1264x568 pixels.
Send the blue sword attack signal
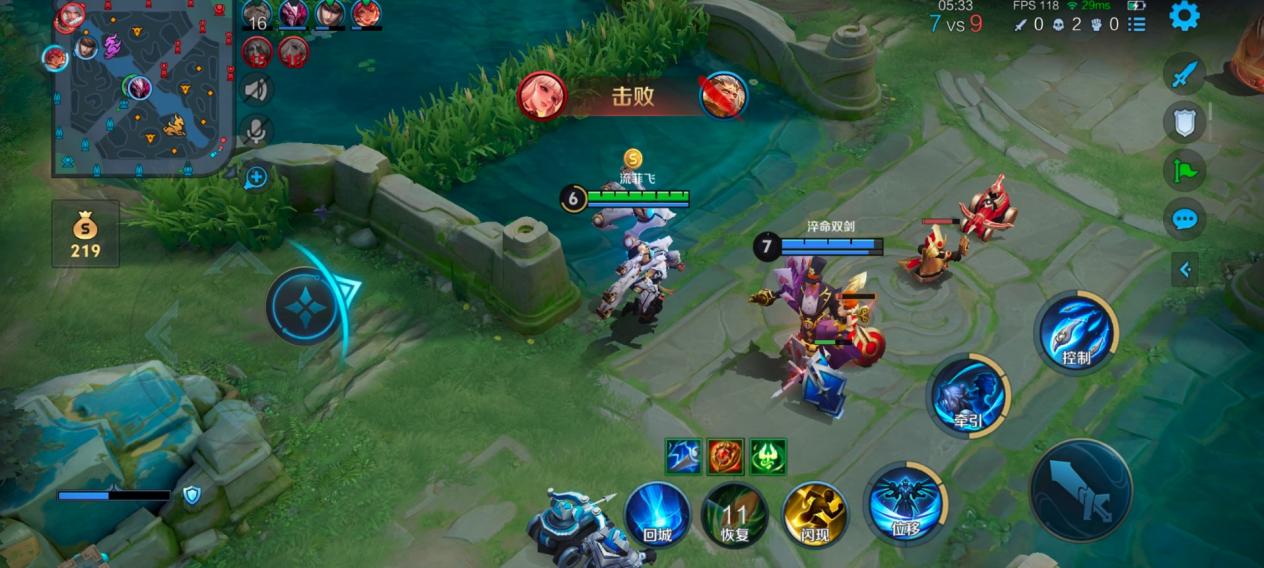[x=1184, y=74]
